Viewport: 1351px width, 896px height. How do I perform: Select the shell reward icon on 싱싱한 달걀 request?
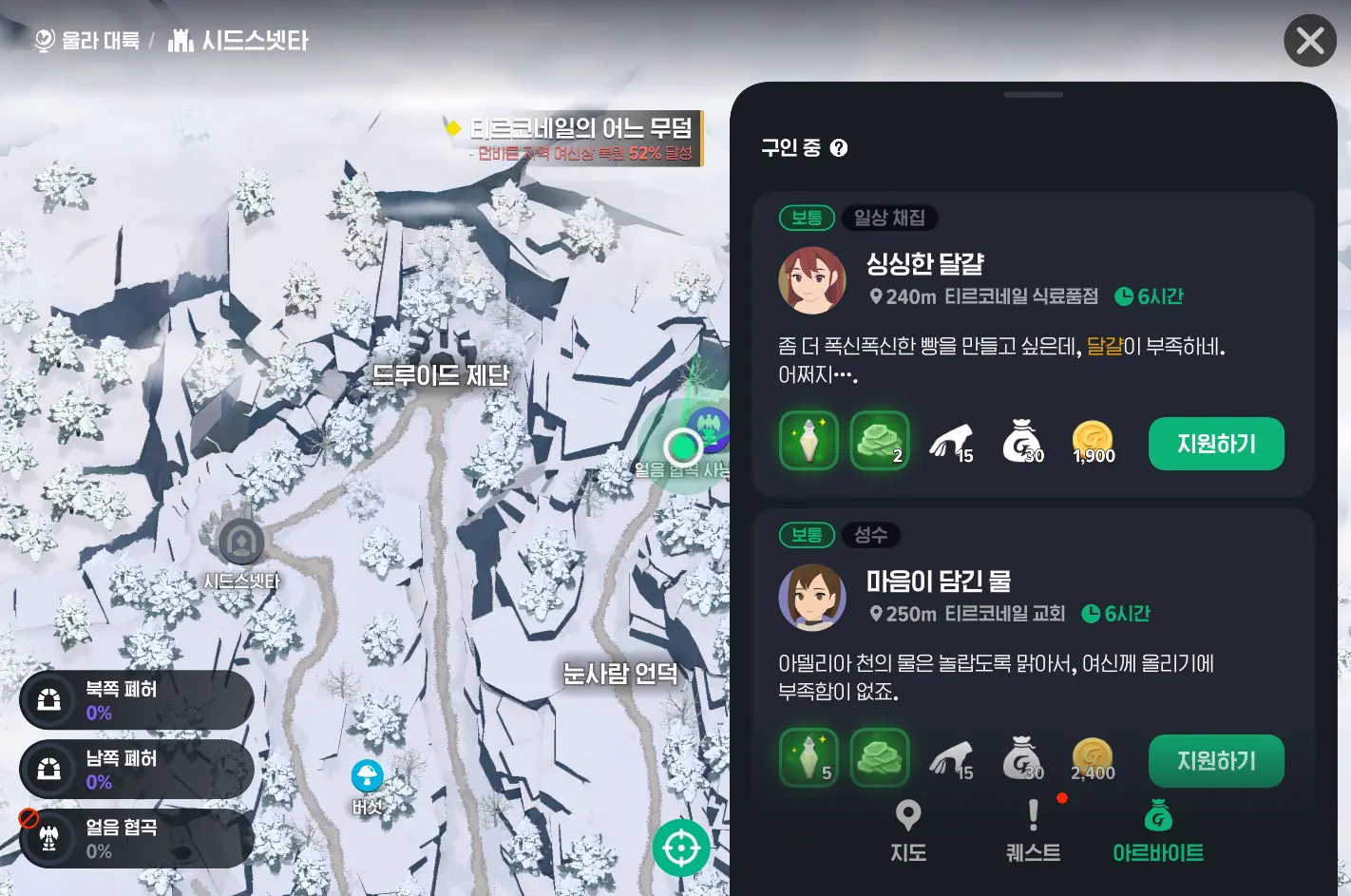809,440
